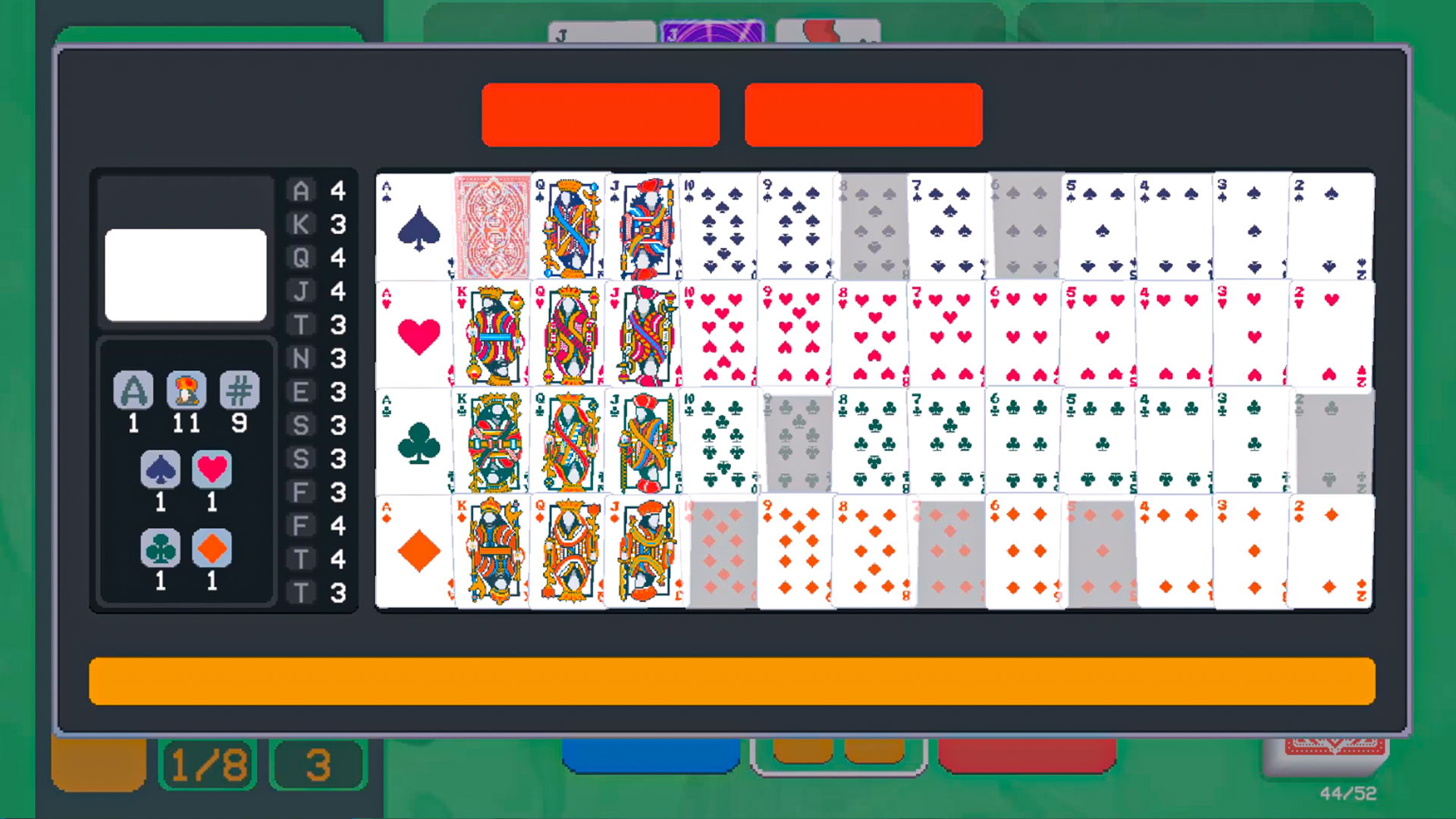Click the 1/8 round indicator badge

tap(207, 763)
